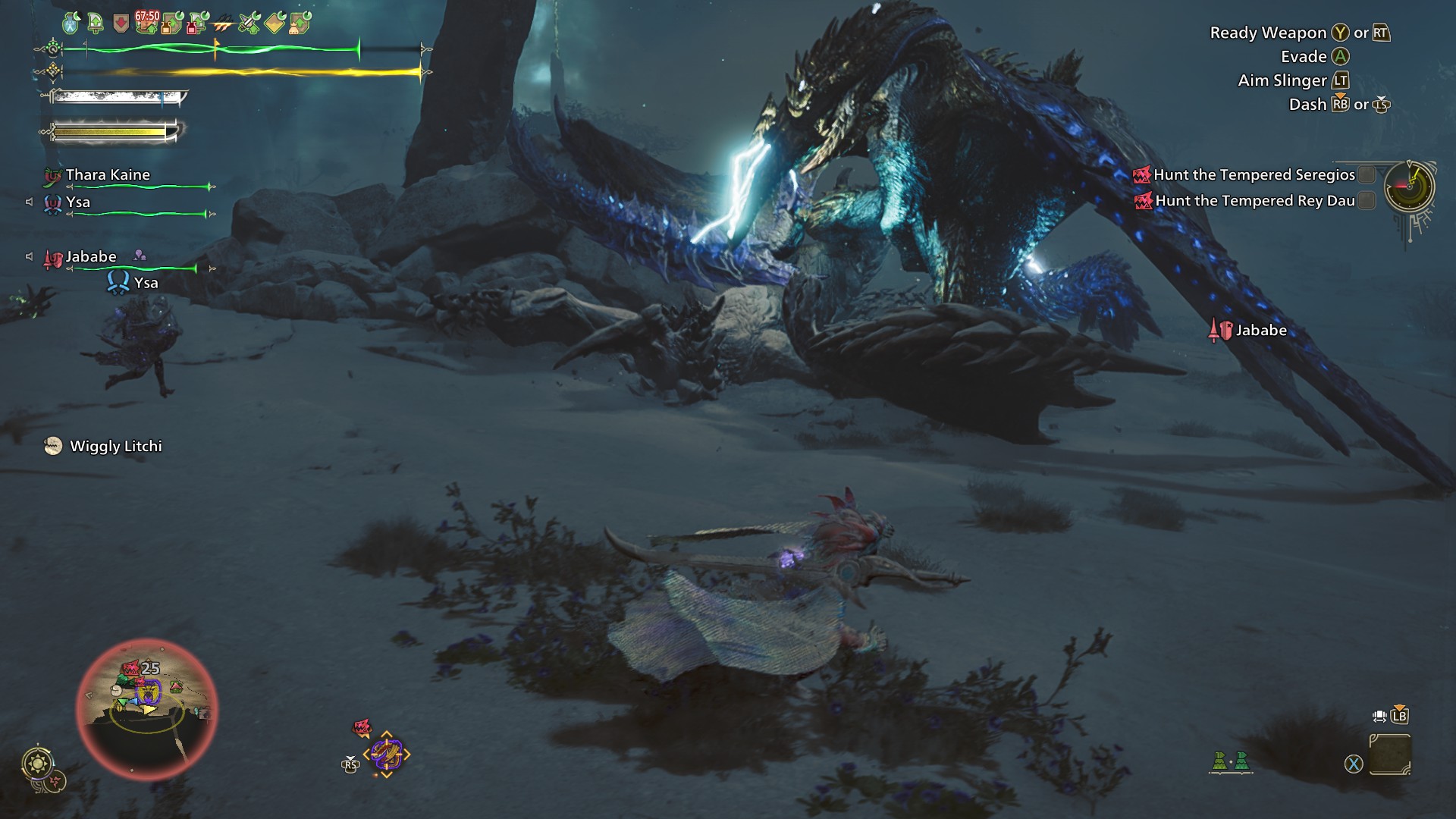Screen dimensions: 1456x819
Task: Click the sun time-of-day icon
Action: (x=37, y=763)
